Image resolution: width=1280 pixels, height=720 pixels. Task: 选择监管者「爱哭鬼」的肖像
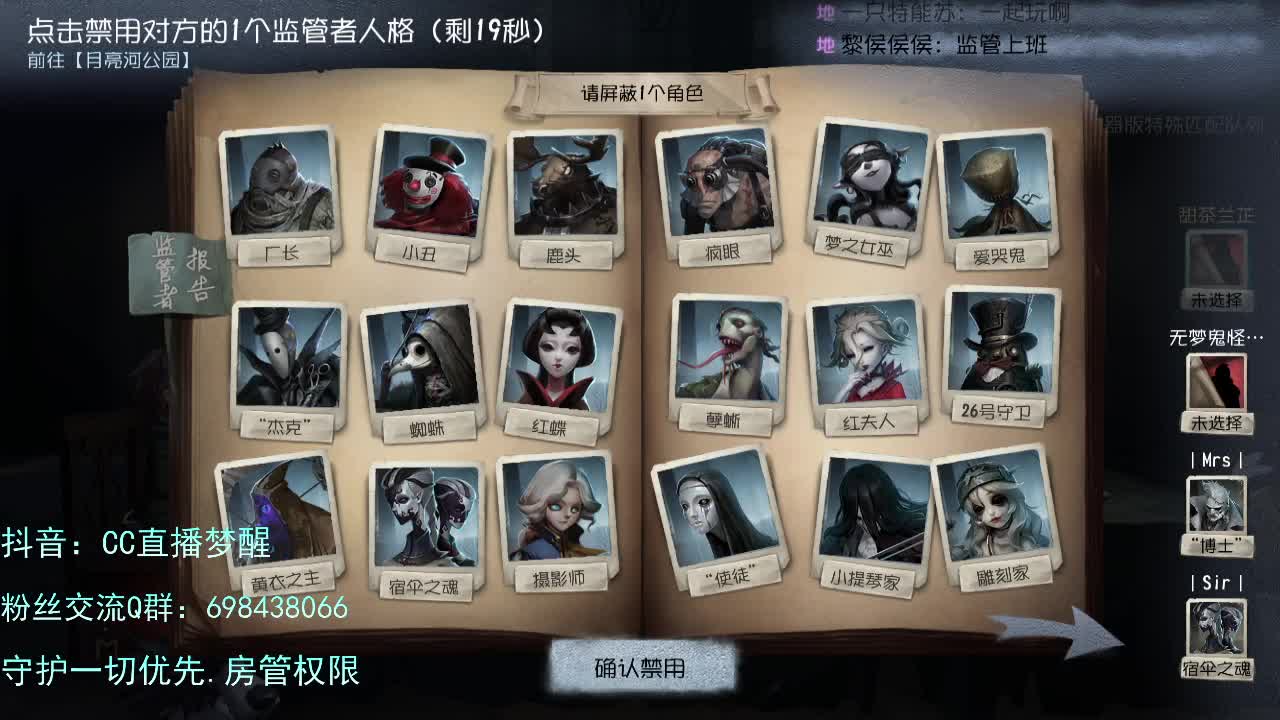pyautogui.click(x=1000, y=185)
